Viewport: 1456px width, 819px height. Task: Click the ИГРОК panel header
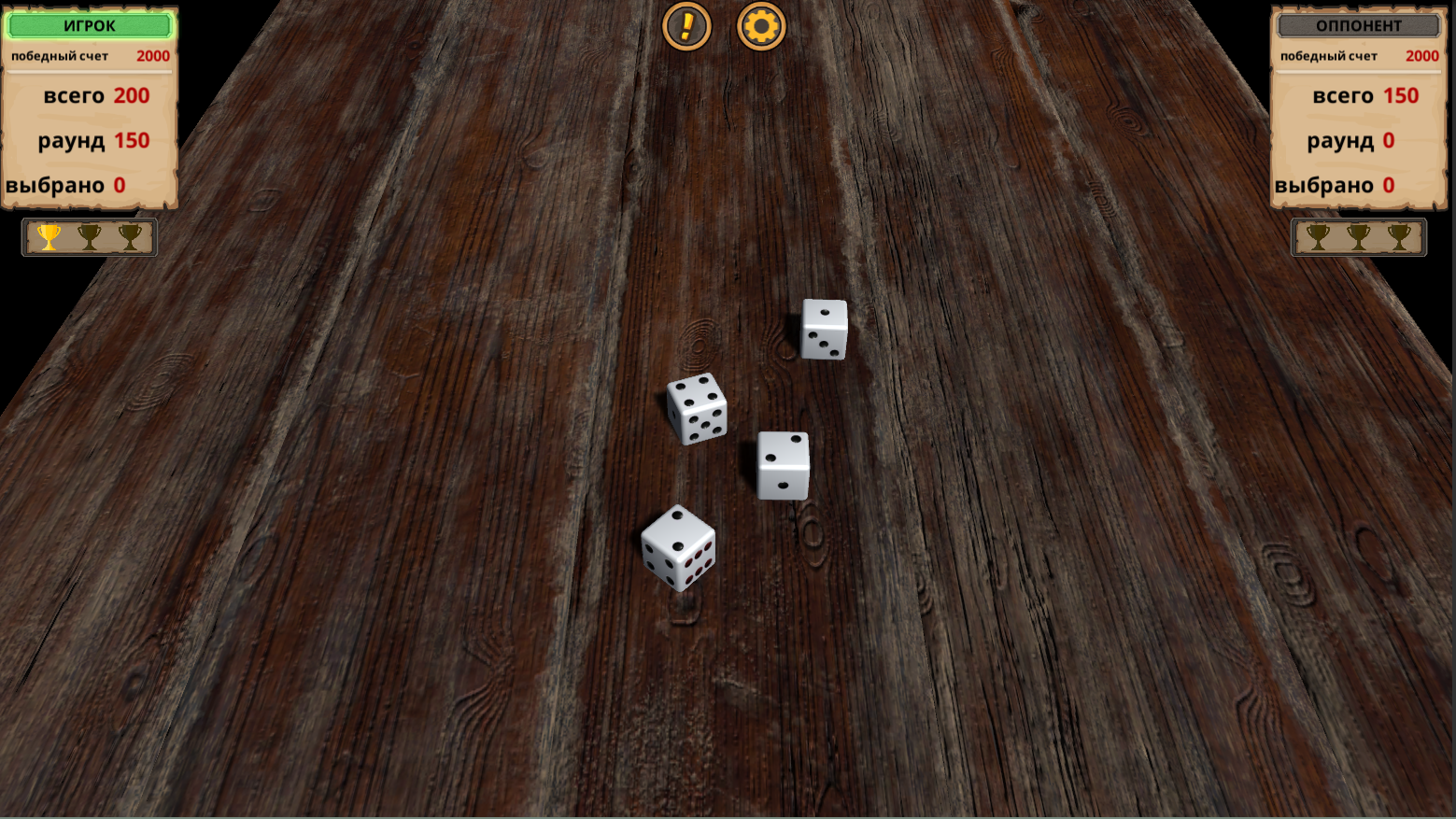89,25
